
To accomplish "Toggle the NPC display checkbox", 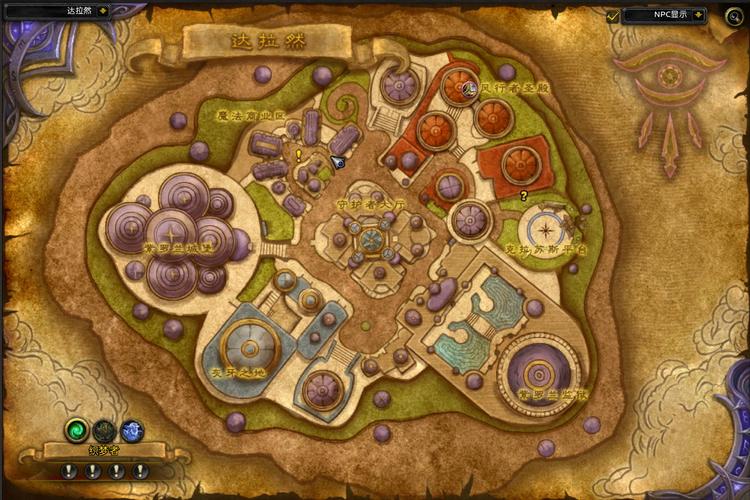I will [613, 16].
